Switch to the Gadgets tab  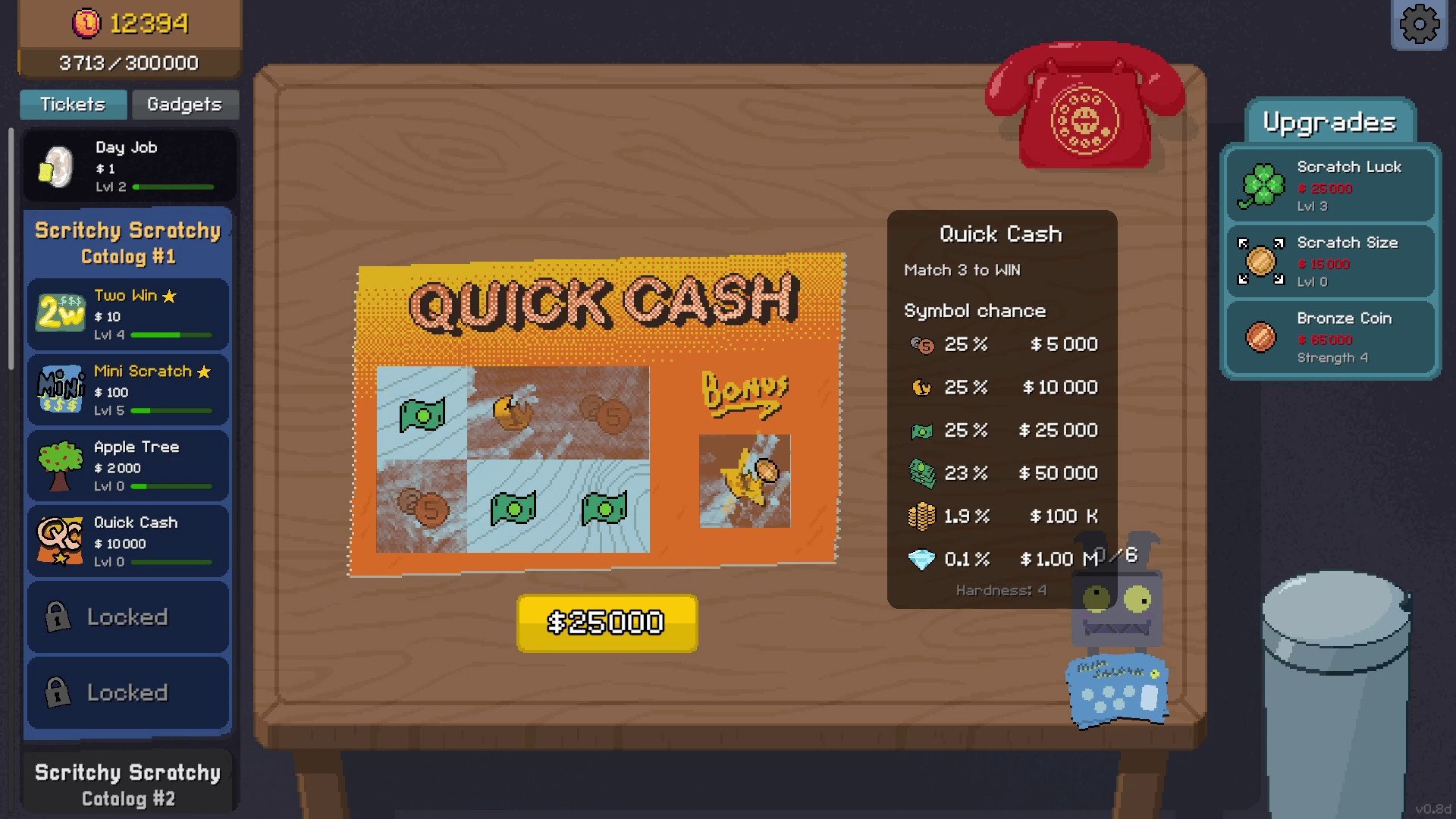[184, 105]
